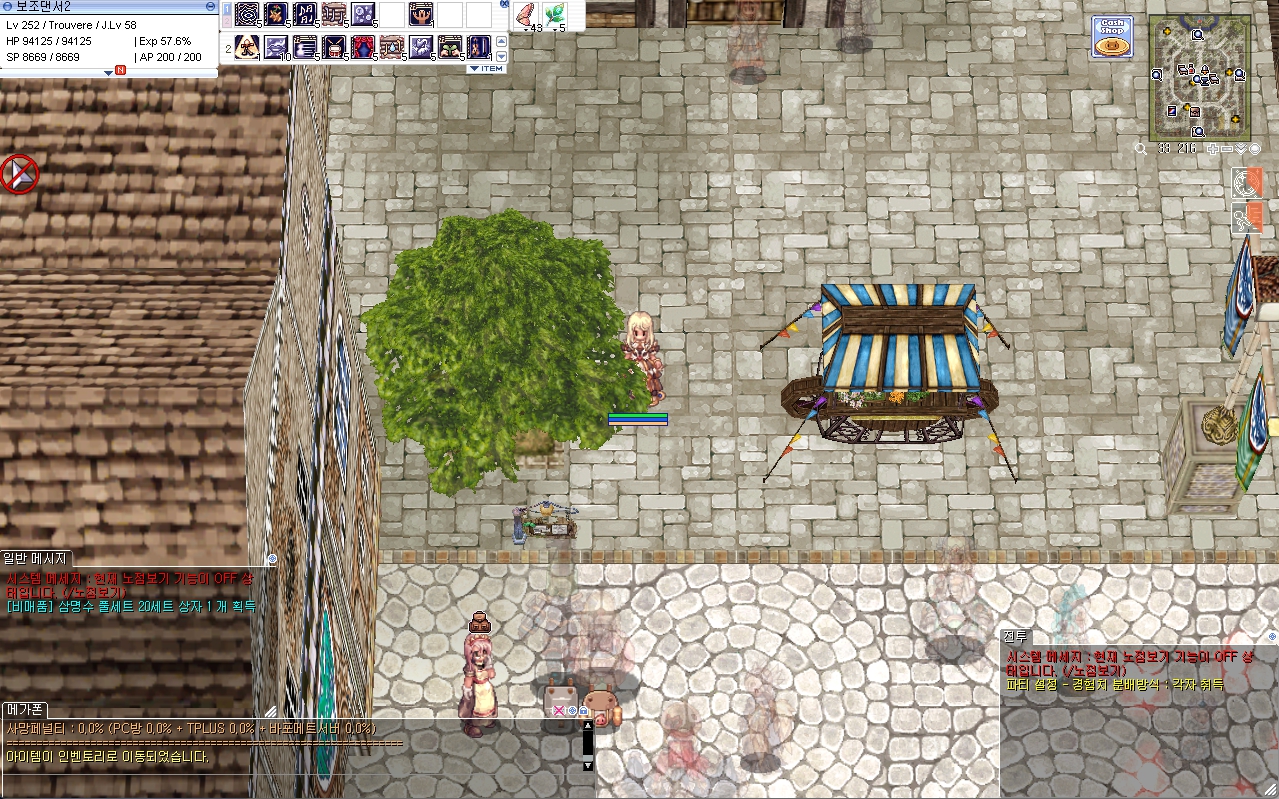Zoom out the minimap with minus button
The width and height of the screenshot is (1279, 799).
[x=1227, y=149]
